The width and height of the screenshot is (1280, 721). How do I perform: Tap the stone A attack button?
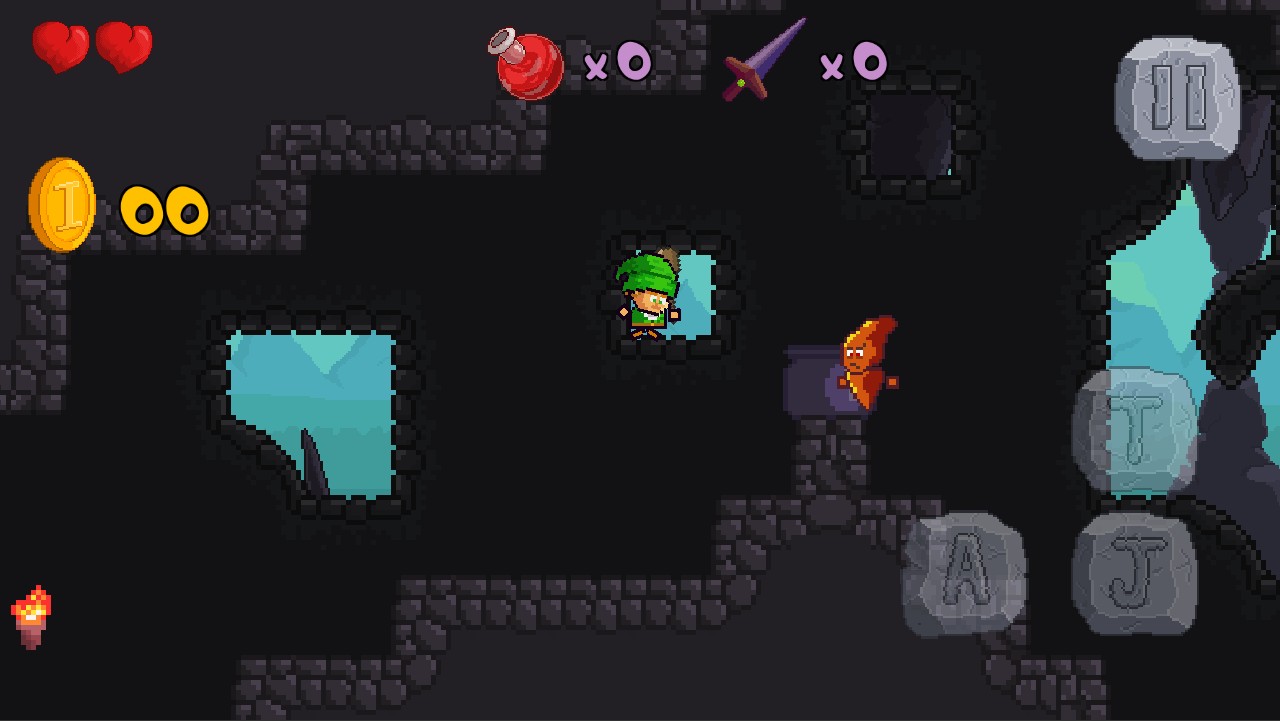point(964,574)
